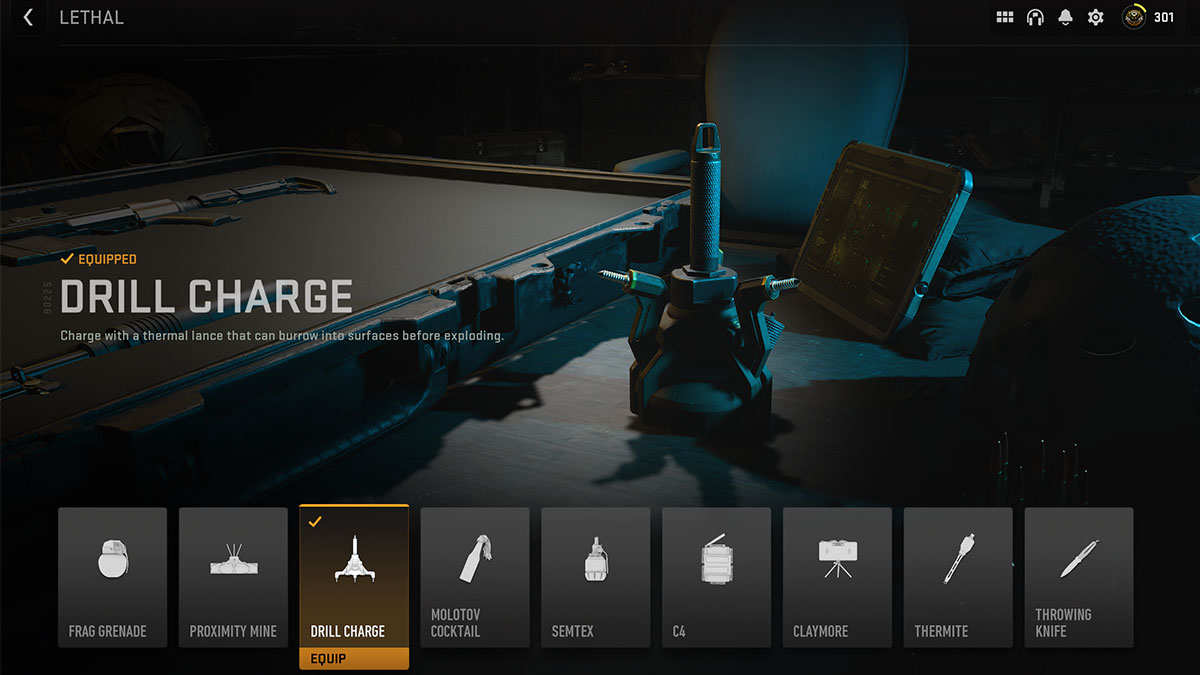Open the player profile emblem
This screenshot has width=1200, height=675.
coord(1134,17)
